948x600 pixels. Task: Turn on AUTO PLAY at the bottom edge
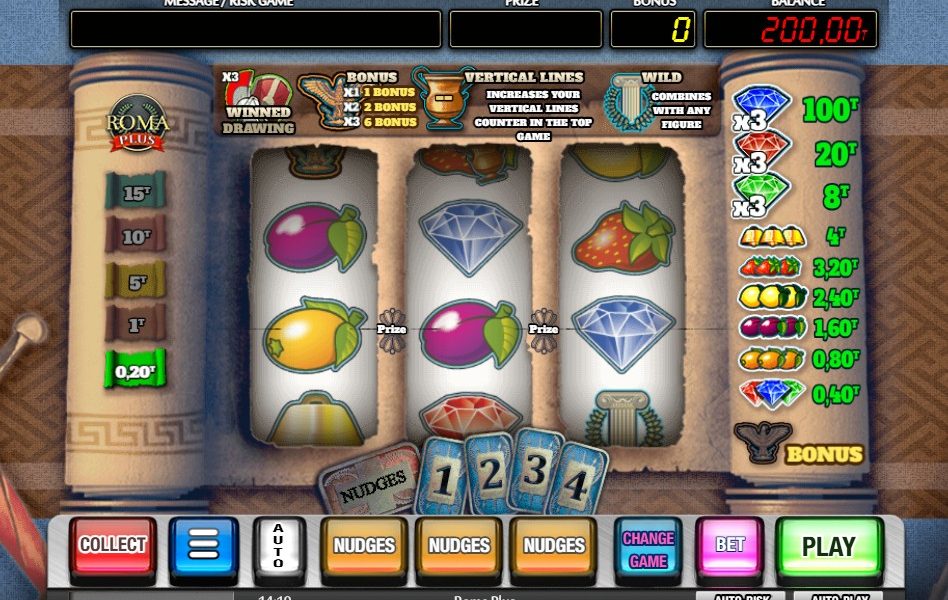point(840,596)
